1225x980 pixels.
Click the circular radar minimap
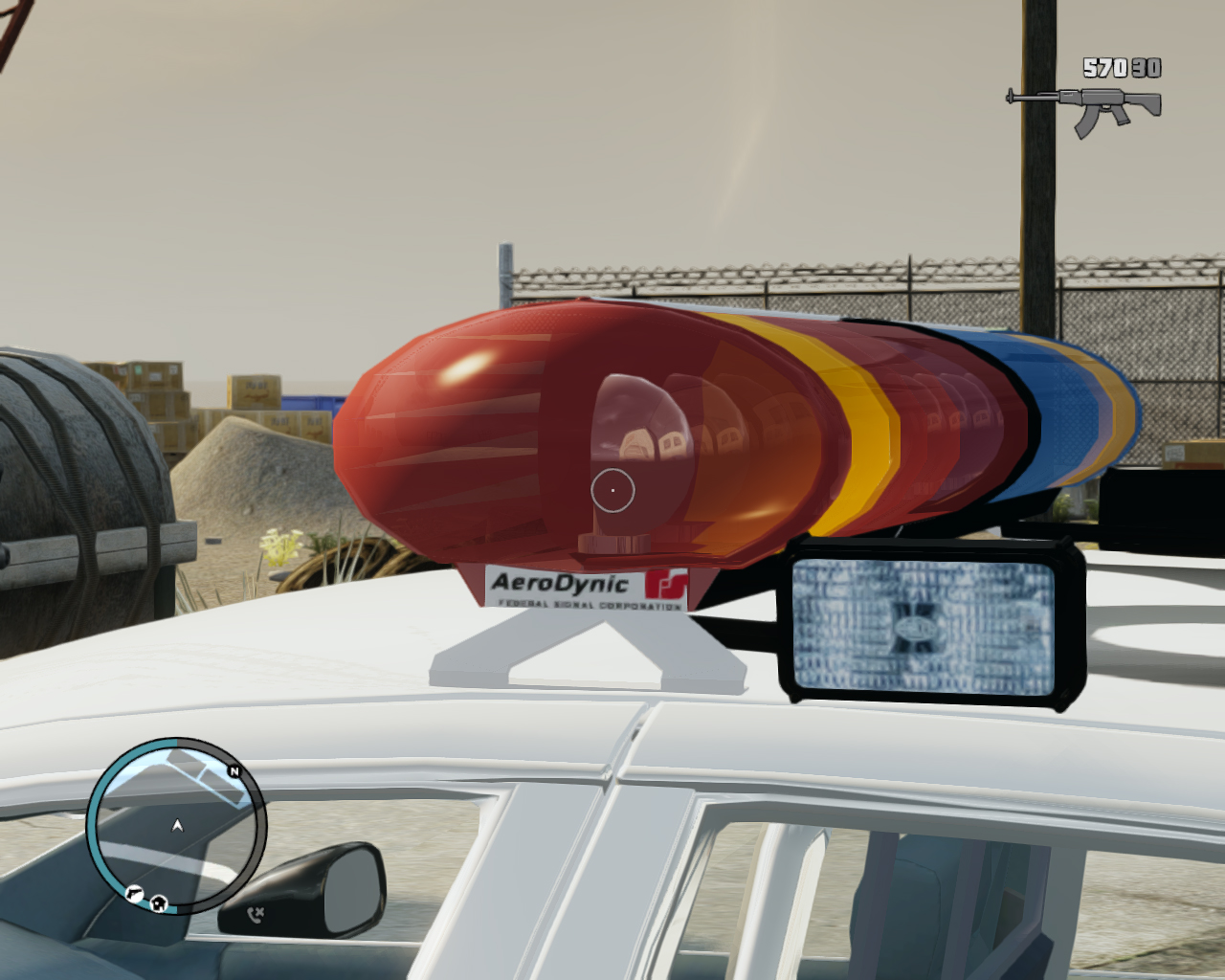pos(176,826)
